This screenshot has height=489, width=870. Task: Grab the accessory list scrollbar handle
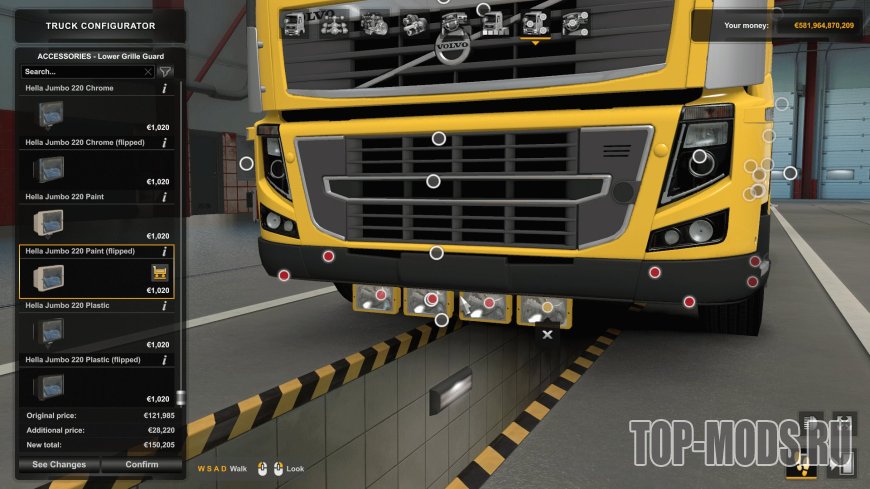[180, 397]
